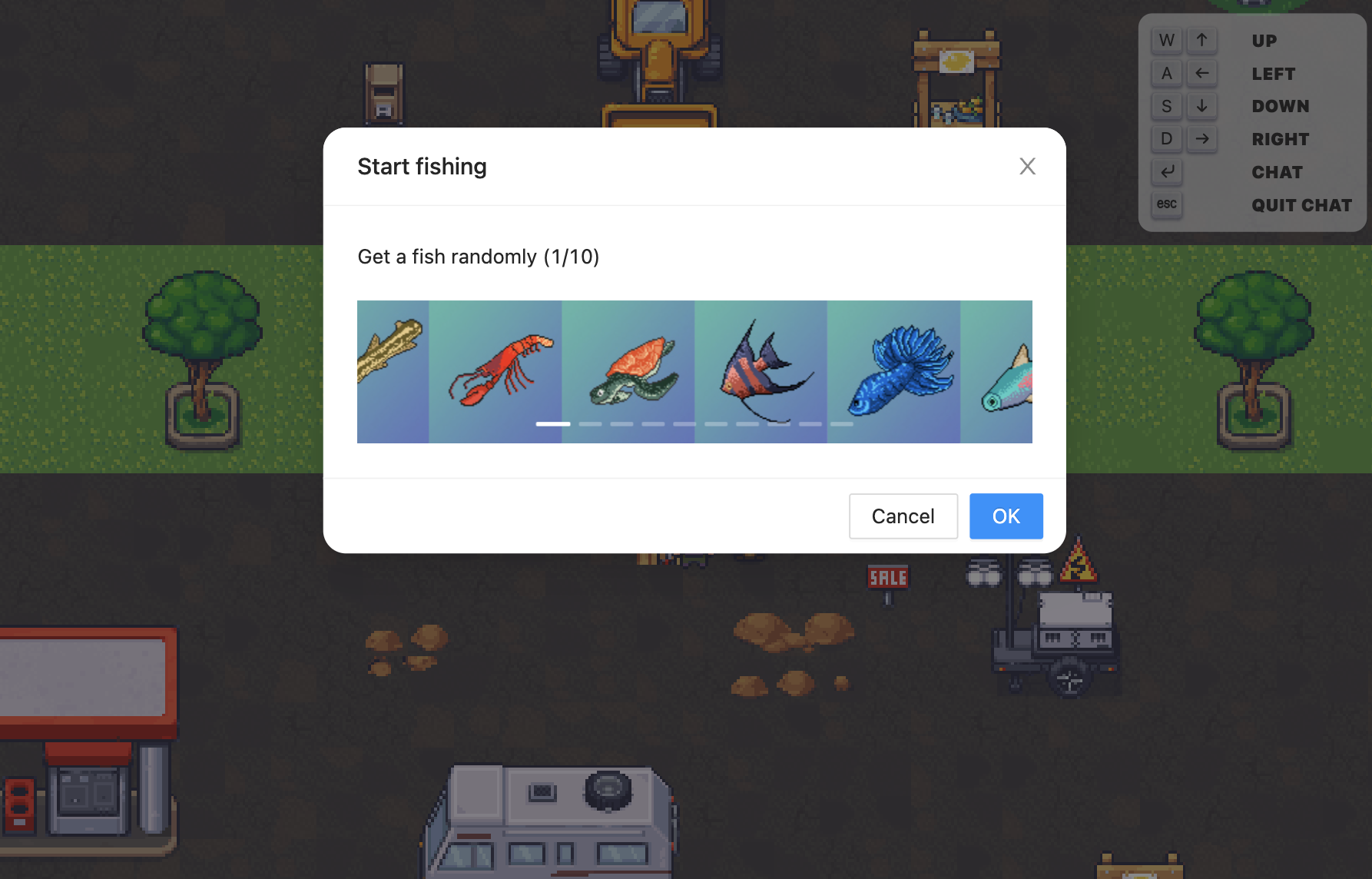Select the red lobster in the fish carousel
This screenshot has width=1372, height=879.
pos(495,371)
